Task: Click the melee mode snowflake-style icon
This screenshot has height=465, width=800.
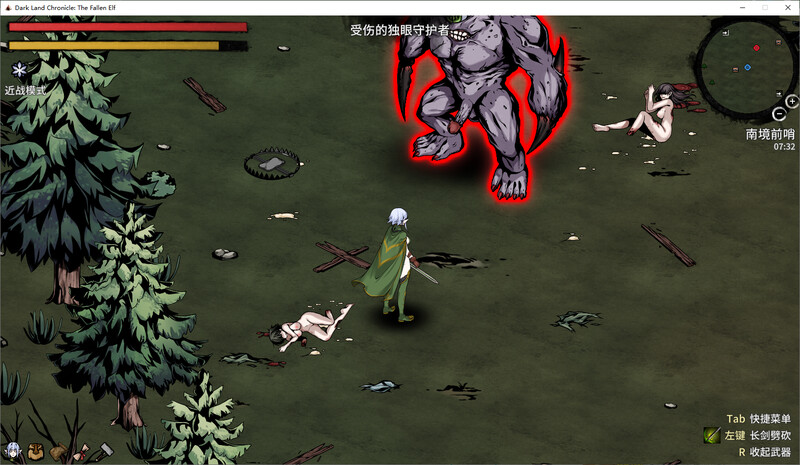Action: point(20,70)
